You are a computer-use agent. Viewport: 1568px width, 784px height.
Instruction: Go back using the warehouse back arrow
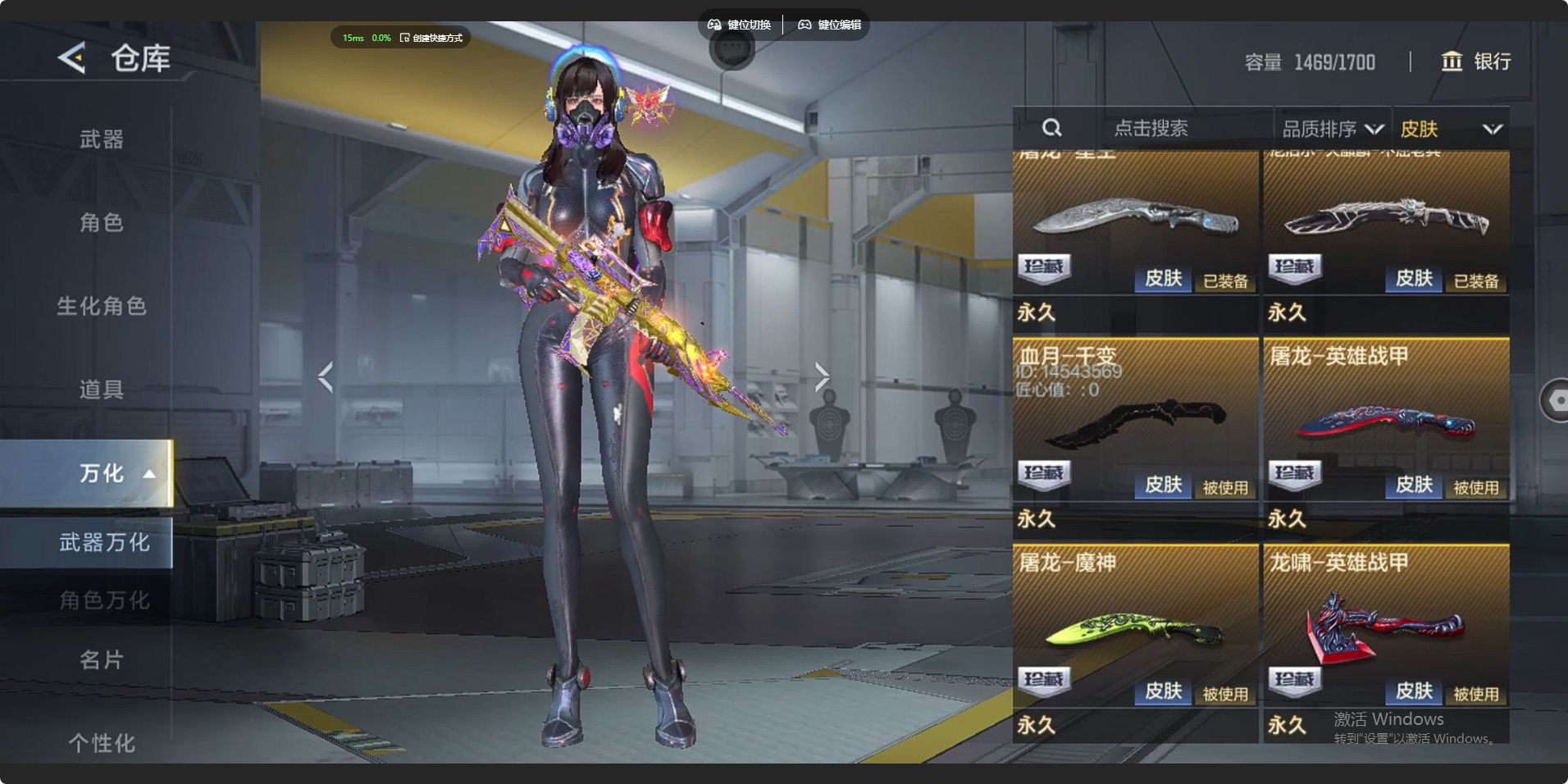point(72,58)
